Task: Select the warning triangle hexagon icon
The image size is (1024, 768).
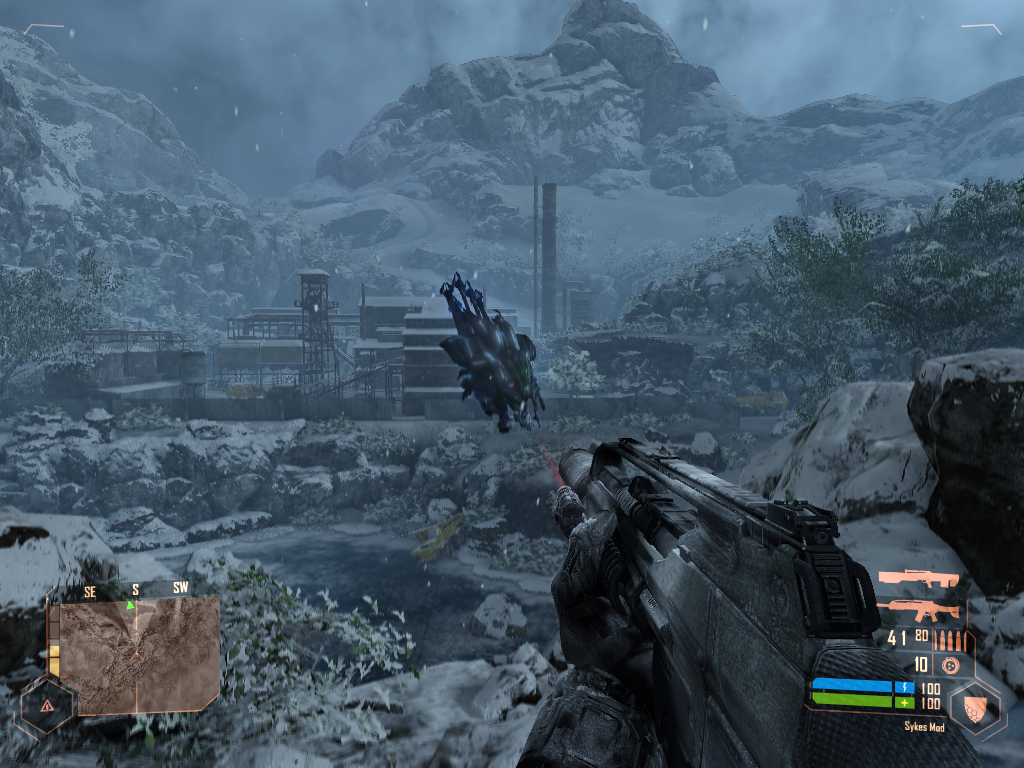Action: click(x=46, y=705)
